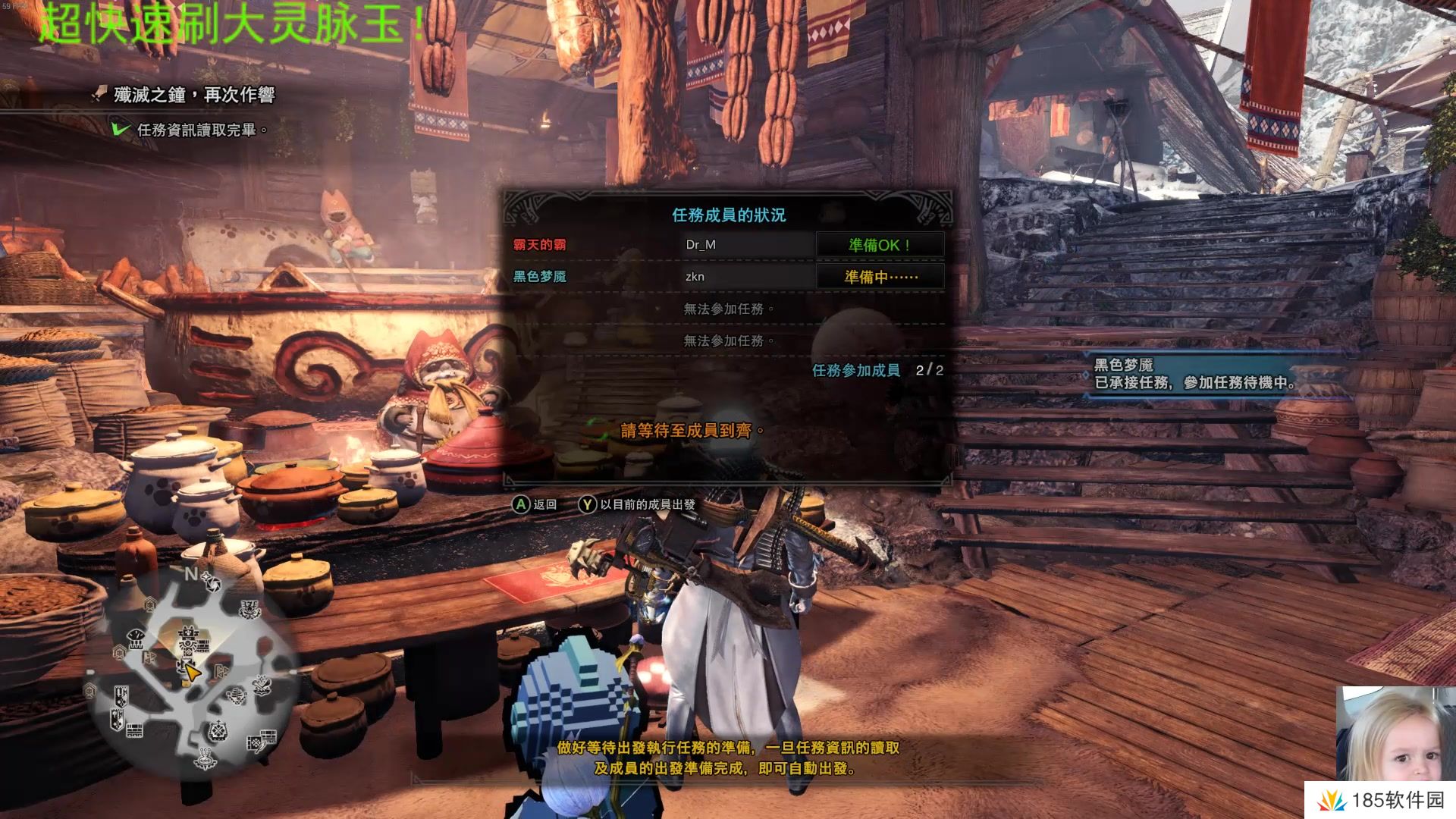1456x819 pixels.
Task: Click the 準備OK！ status box
Action: click(880, 245)
